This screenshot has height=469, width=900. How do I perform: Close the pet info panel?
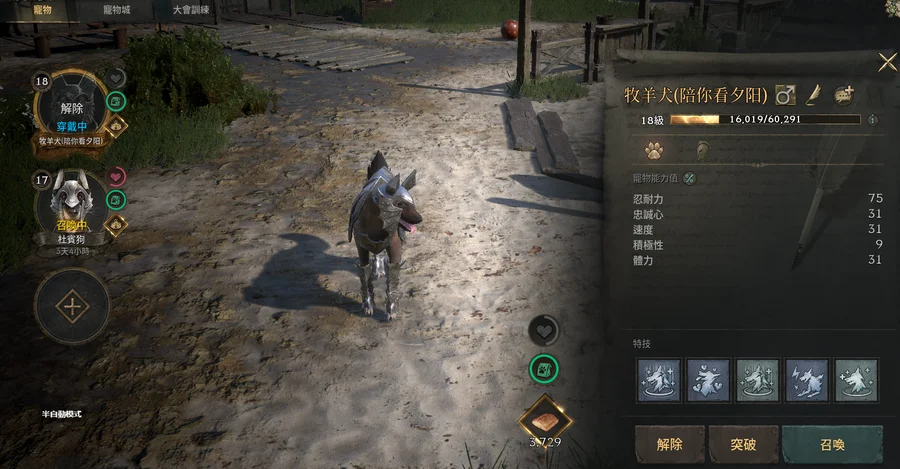887,62
